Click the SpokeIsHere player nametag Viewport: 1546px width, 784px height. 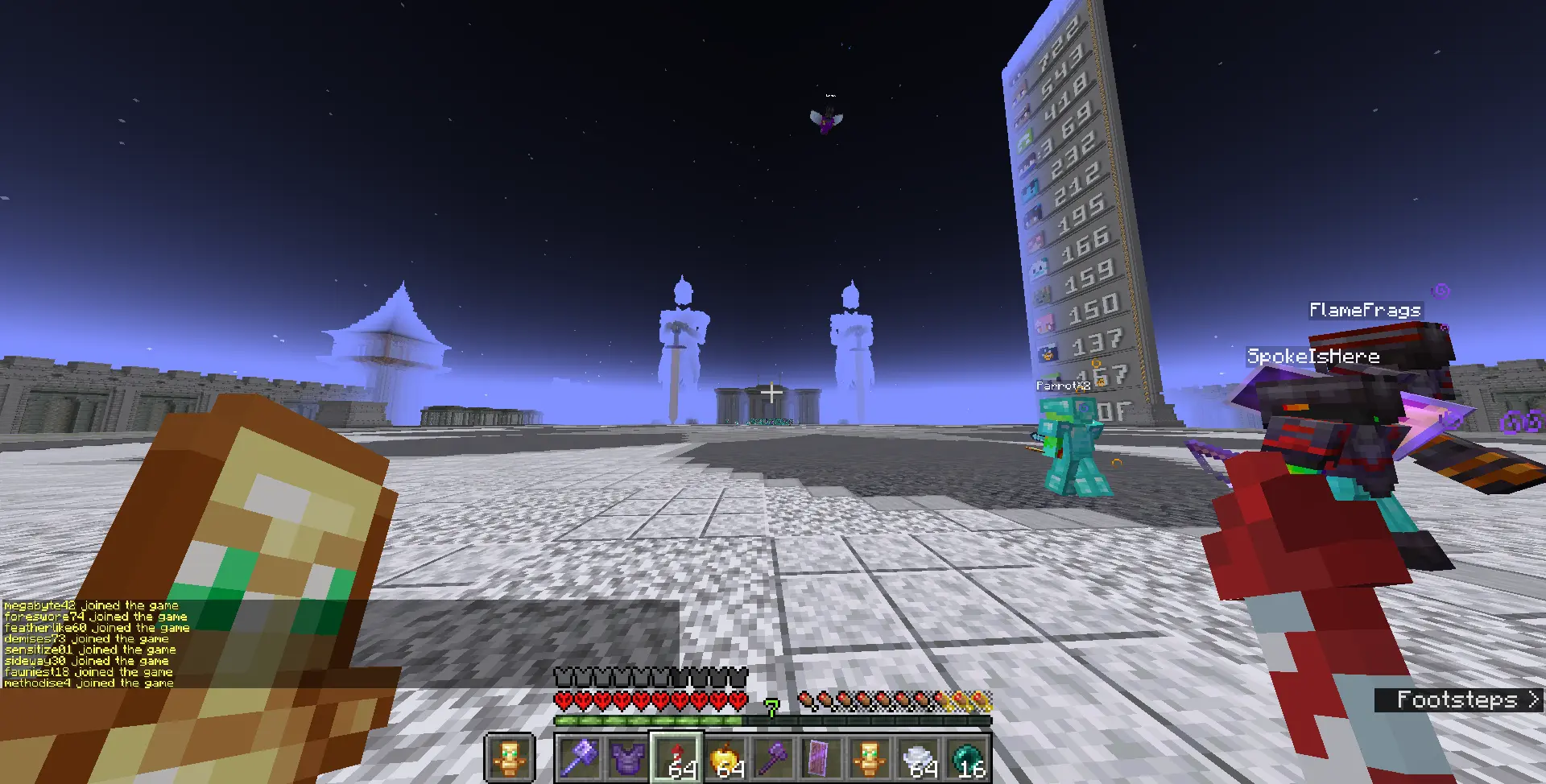1313,355
